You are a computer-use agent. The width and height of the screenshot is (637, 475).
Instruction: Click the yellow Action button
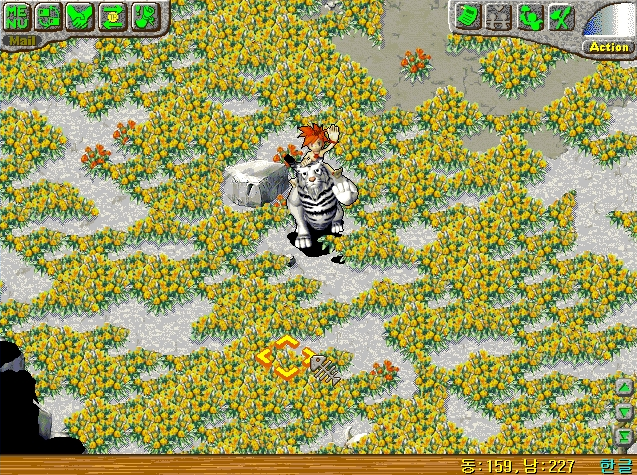tap(608, 47)
